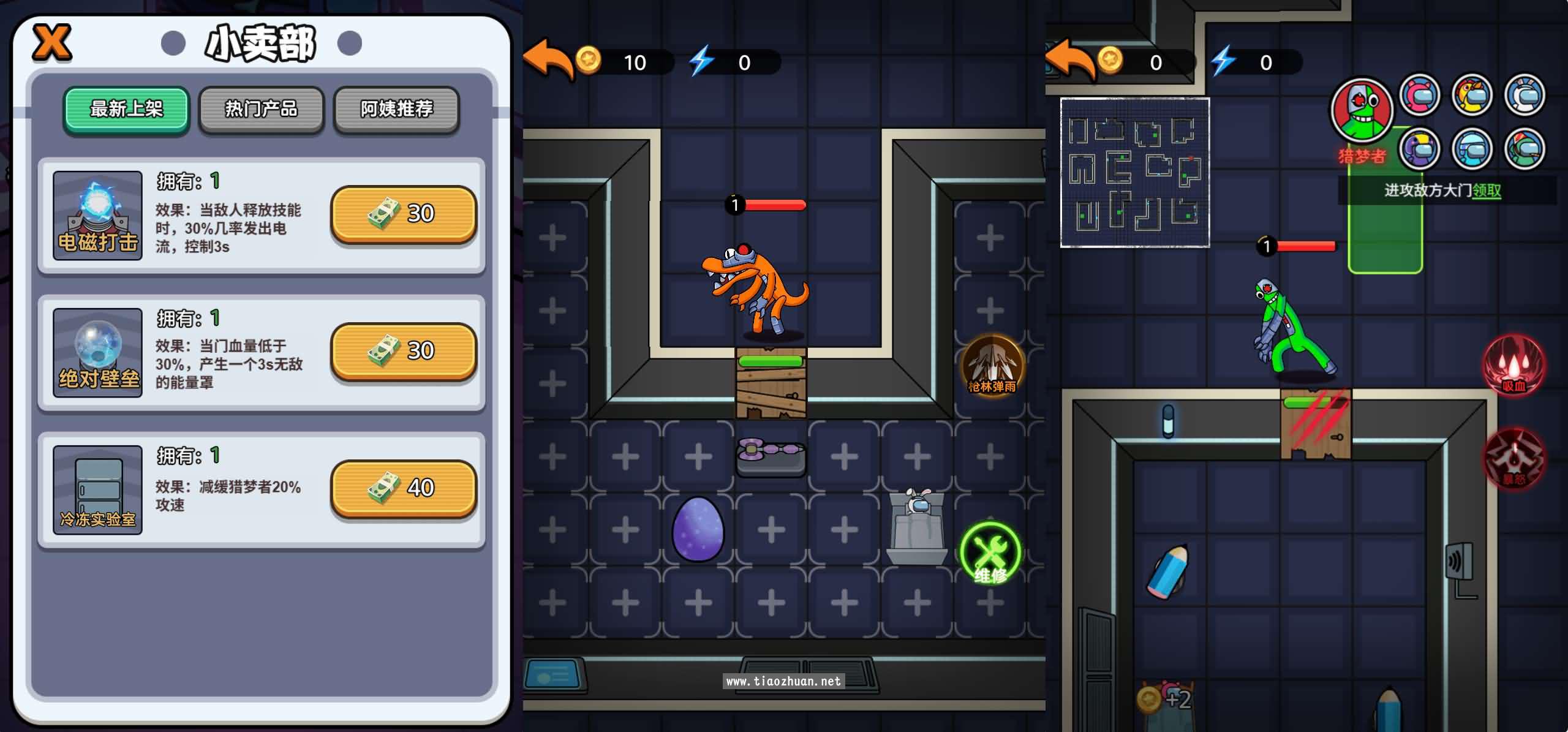
Task: Purchase 绝对壁垒 using its price button
Action: pos(403,351)
